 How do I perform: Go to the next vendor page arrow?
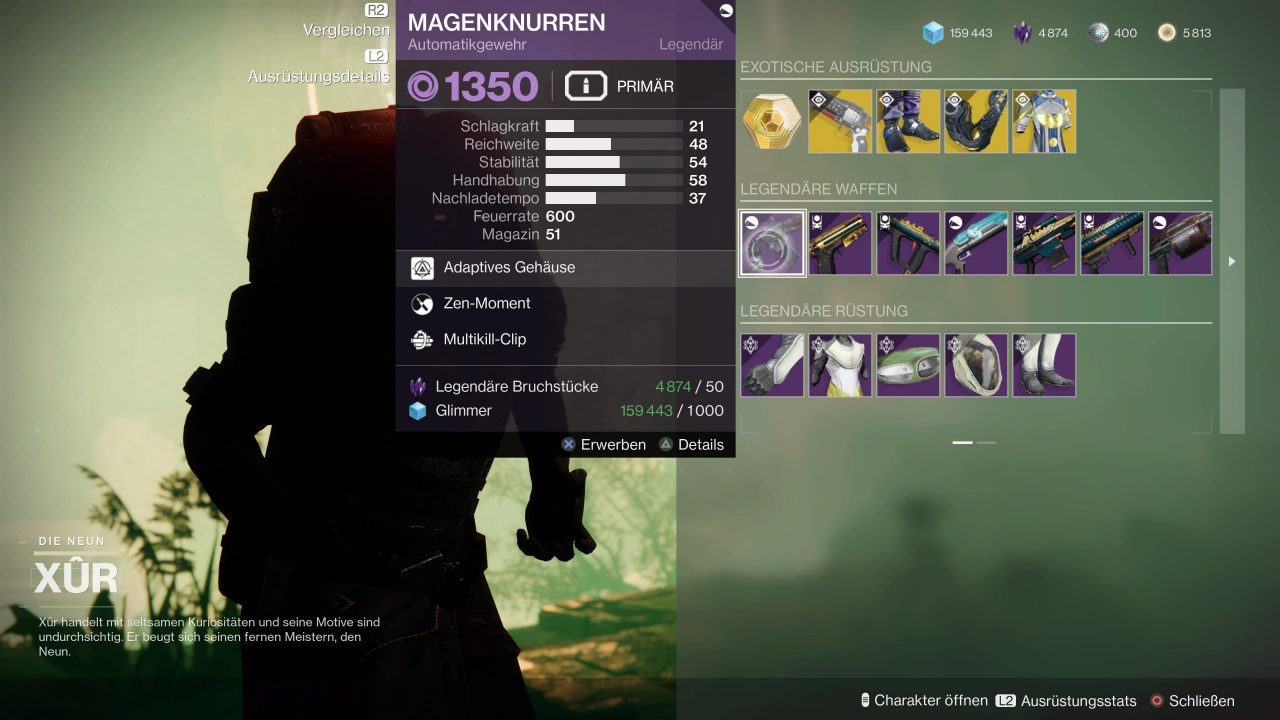coord(1231,261)
